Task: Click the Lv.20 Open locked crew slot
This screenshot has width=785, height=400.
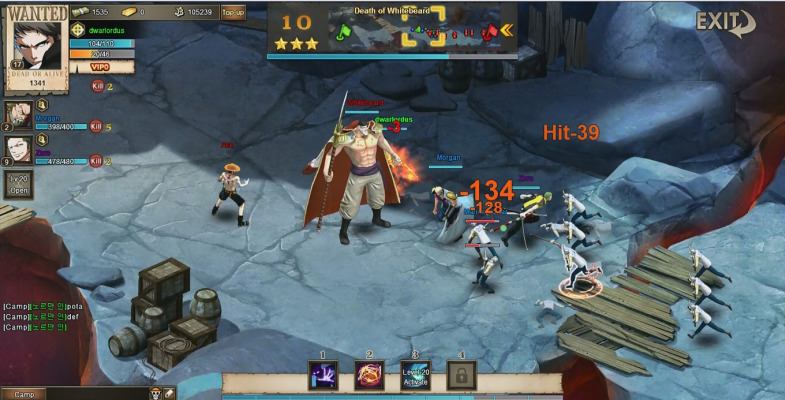Action: [19, 184]
